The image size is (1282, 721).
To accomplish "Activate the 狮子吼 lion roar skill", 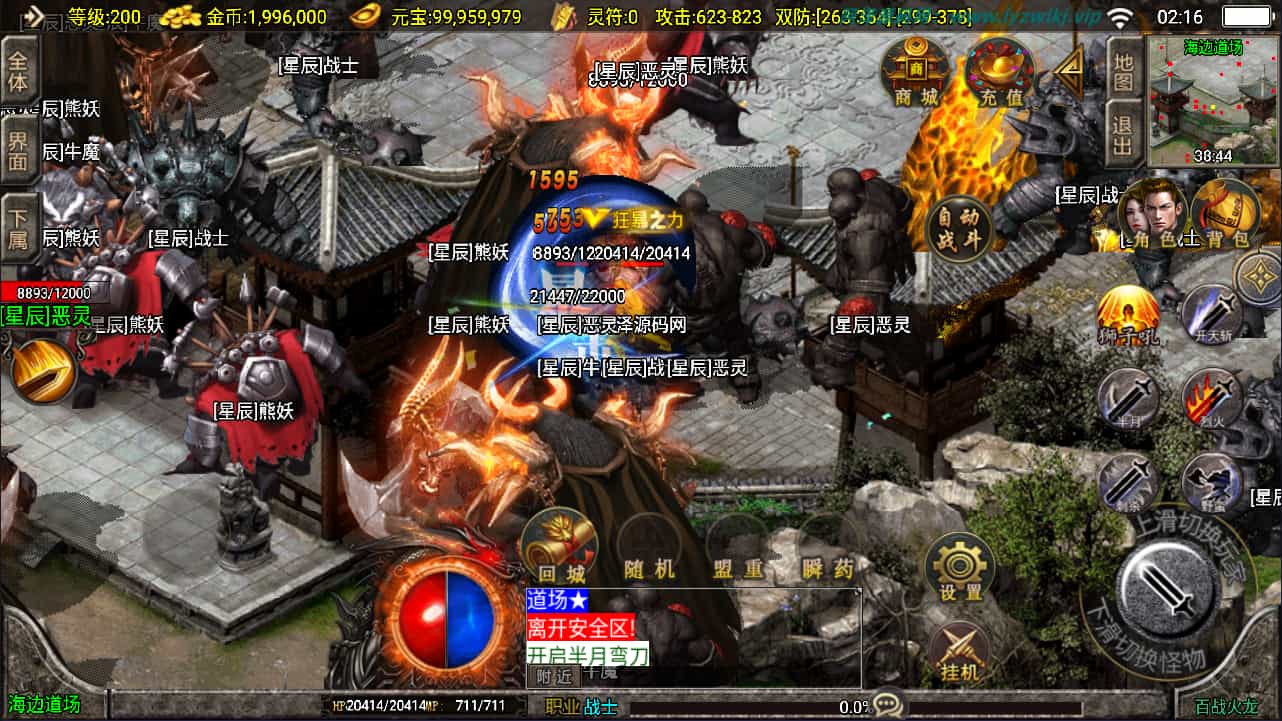I will [1128, 315].
